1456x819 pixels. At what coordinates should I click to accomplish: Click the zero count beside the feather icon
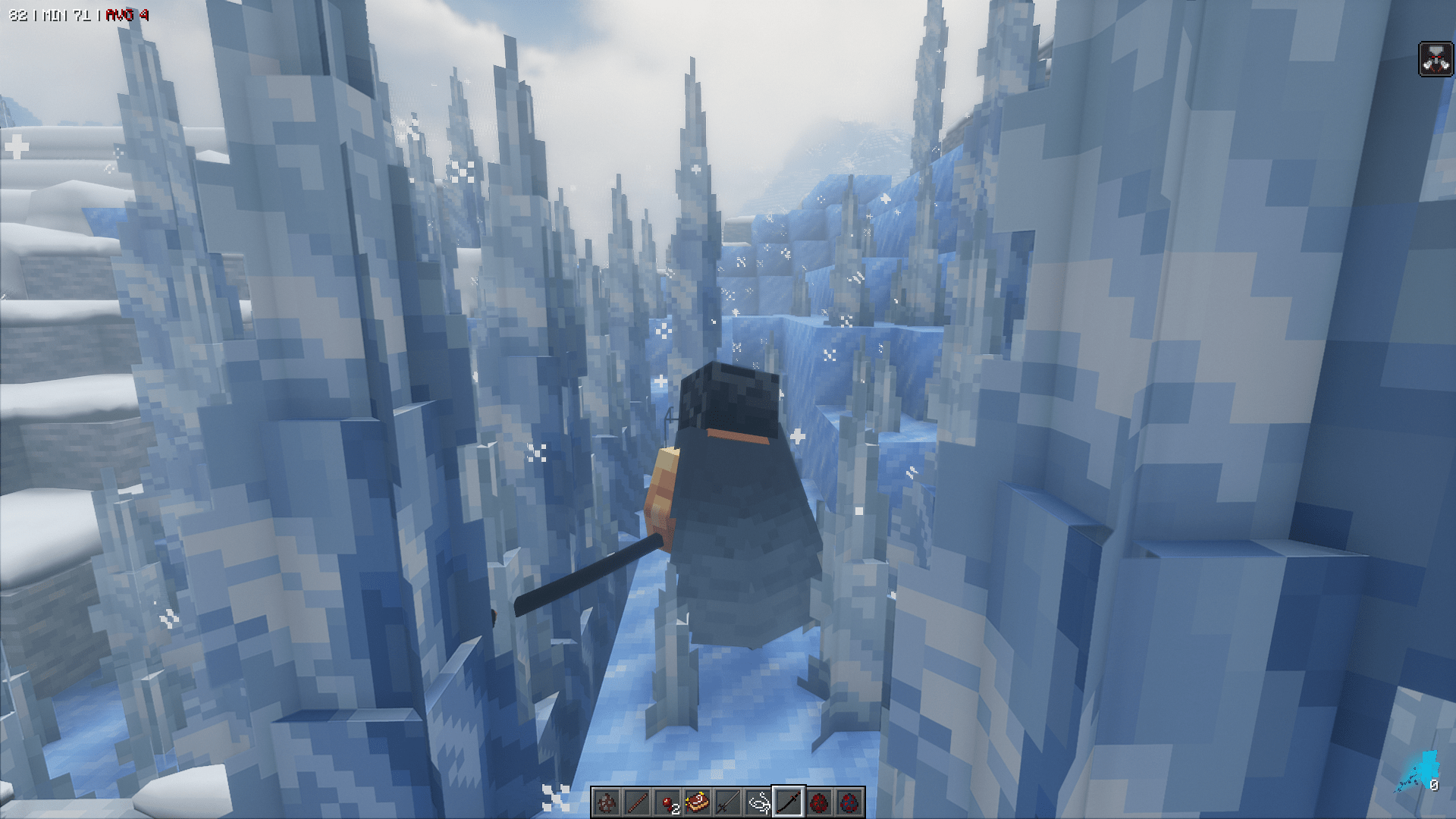1435,785
